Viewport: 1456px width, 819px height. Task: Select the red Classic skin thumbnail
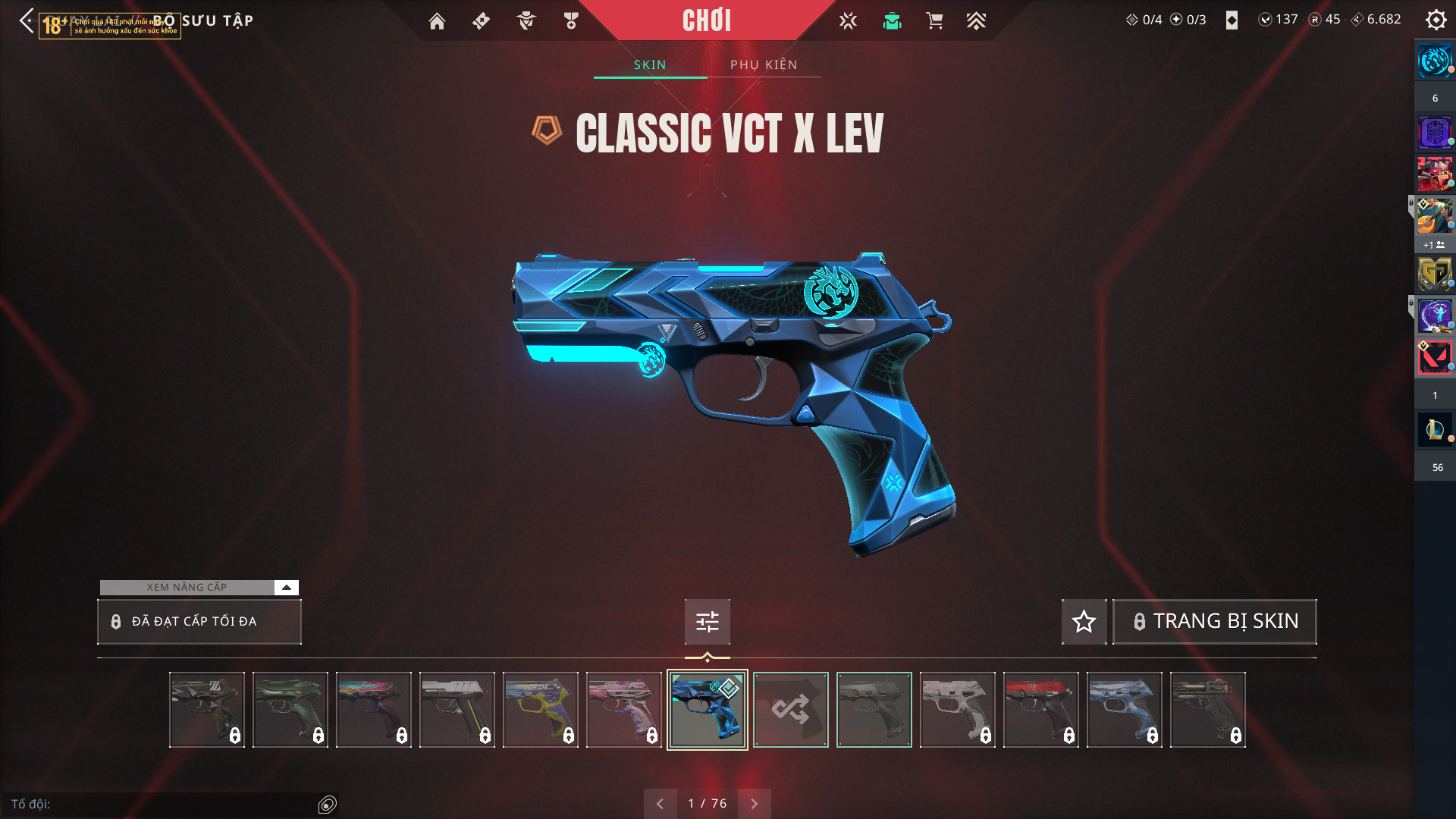(1040, 710)
